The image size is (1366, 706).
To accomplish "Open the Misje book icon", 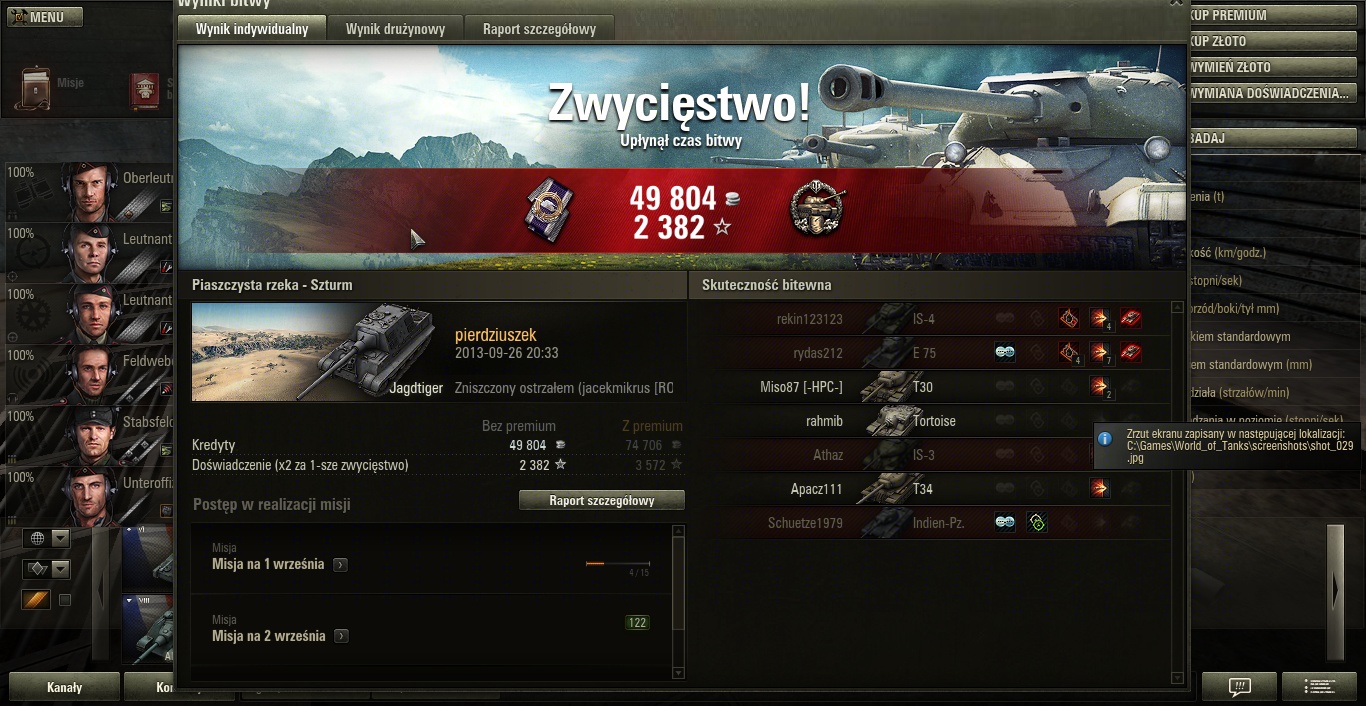I will (x=36, y=88).
